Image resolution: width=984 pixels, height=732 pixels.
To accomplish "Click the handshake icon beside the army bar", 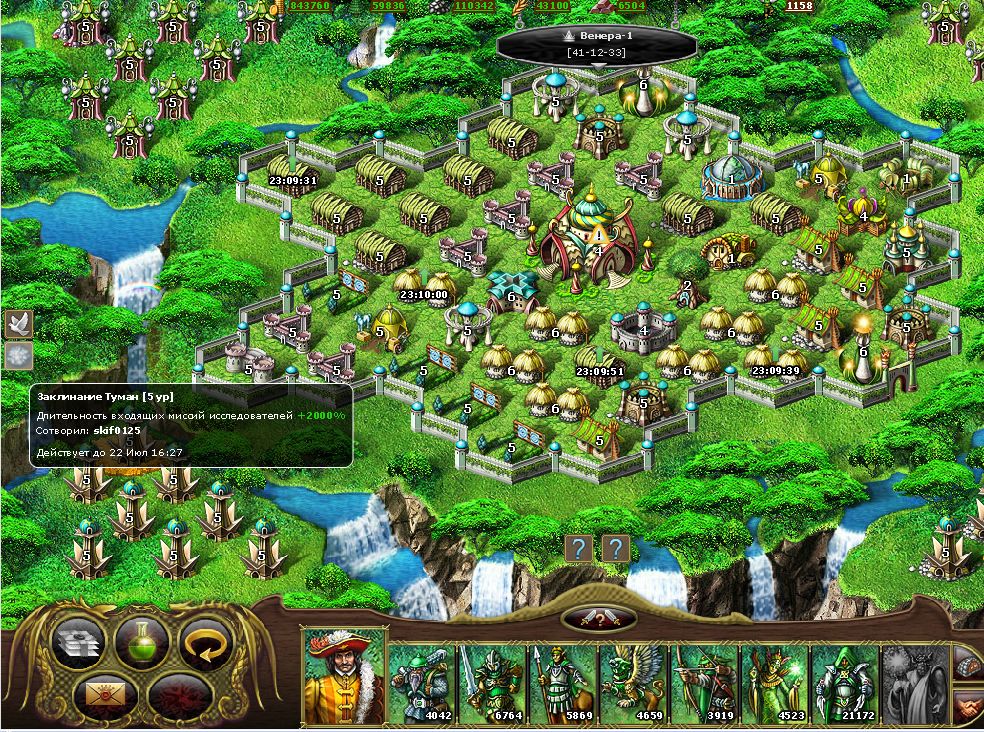I will [968, 707].
